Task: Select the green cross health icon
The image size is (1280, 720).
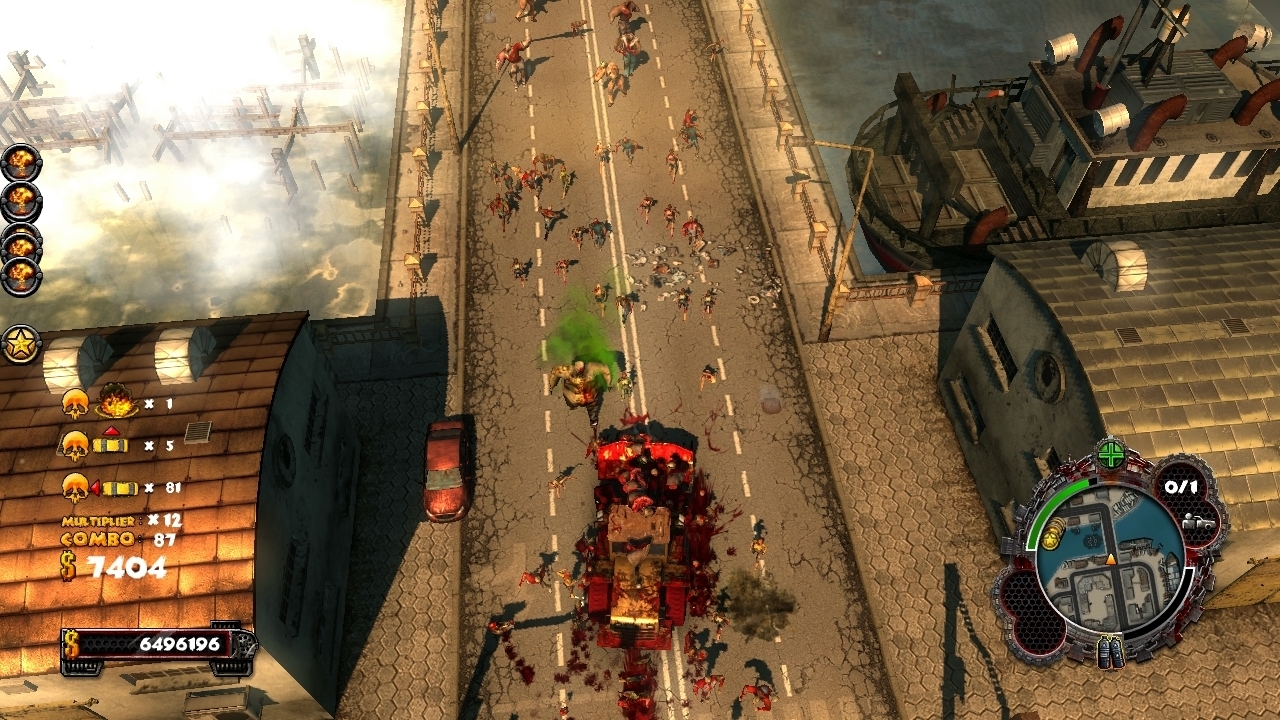Action: [1110, 456]
